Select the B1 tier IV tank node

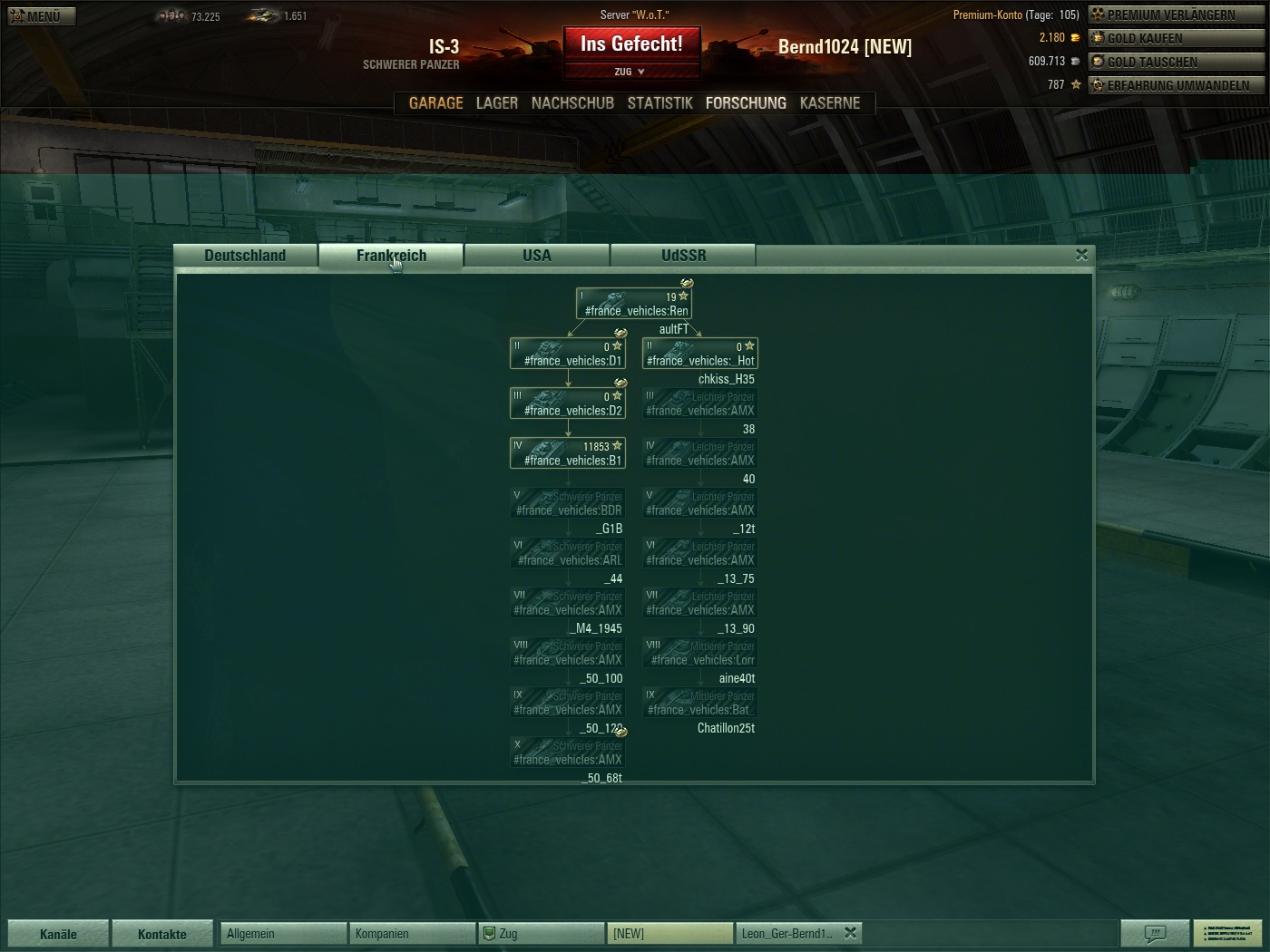[x=568, y=453]
